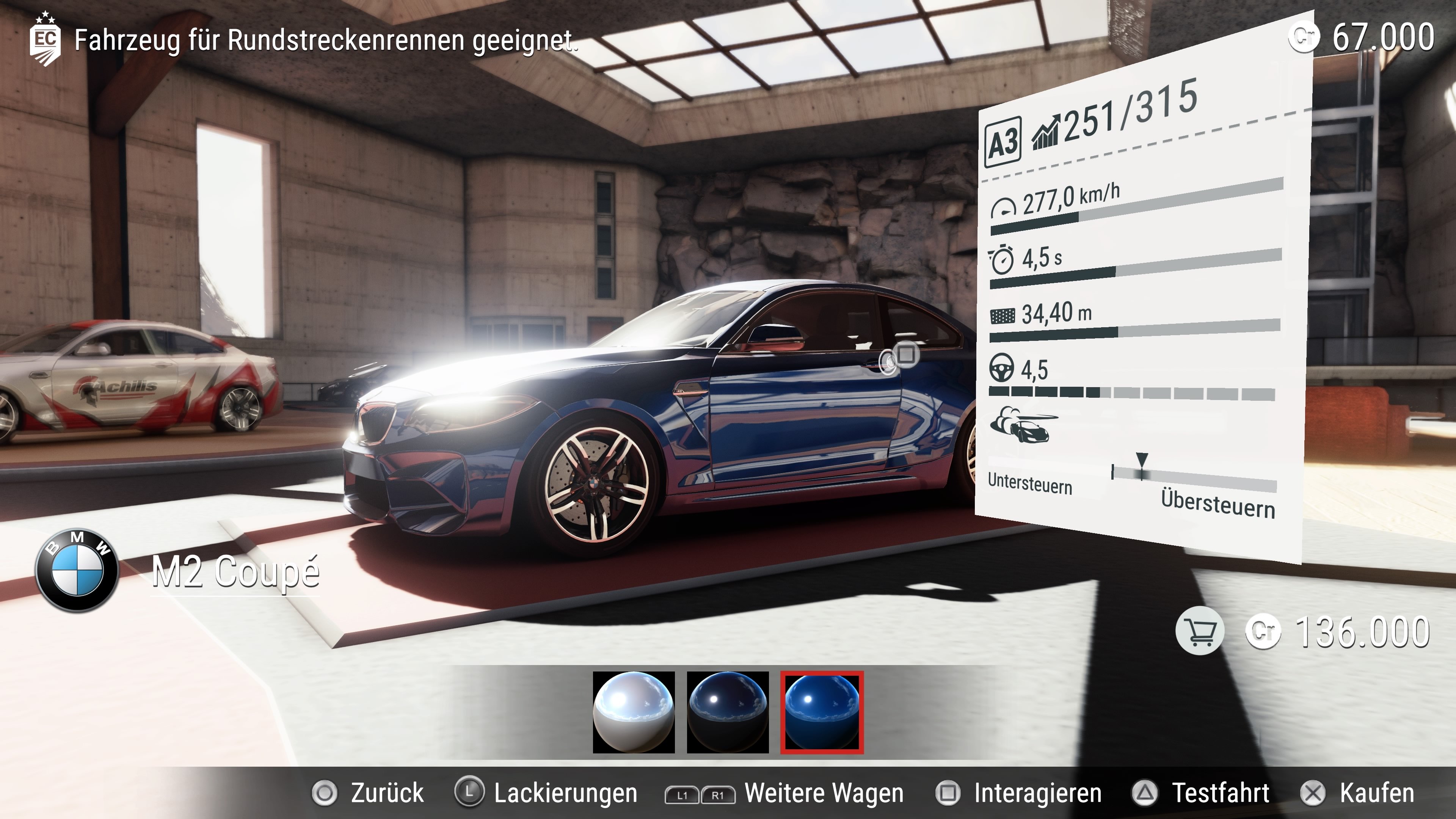Select the white paint swatch
The width and height of the screenshot is (1456, 819).
click(634, 712)
